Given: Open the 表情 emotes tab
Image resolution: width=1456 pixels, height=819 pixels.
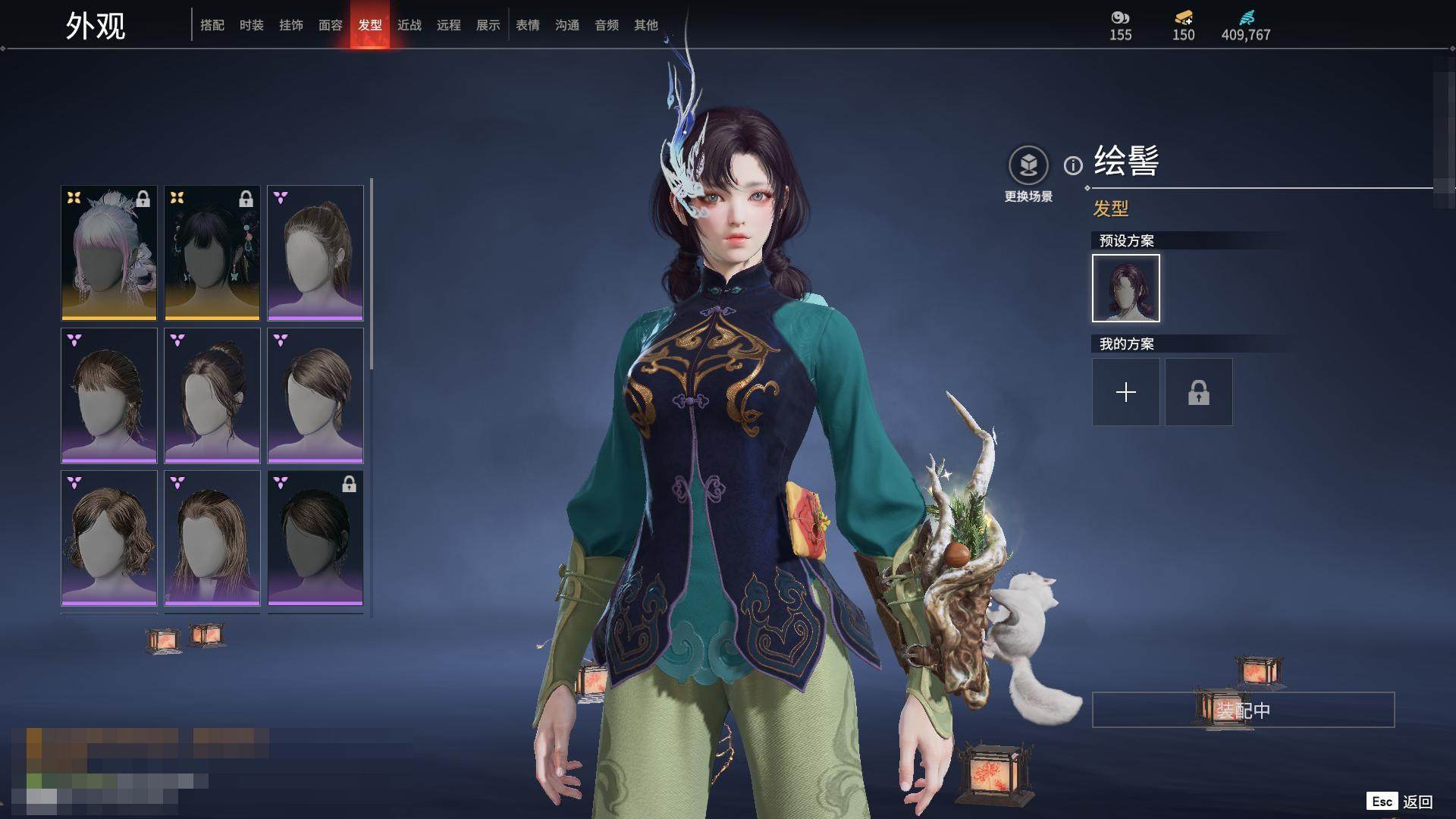Looking at the screenshot, I should pos(528,25).
